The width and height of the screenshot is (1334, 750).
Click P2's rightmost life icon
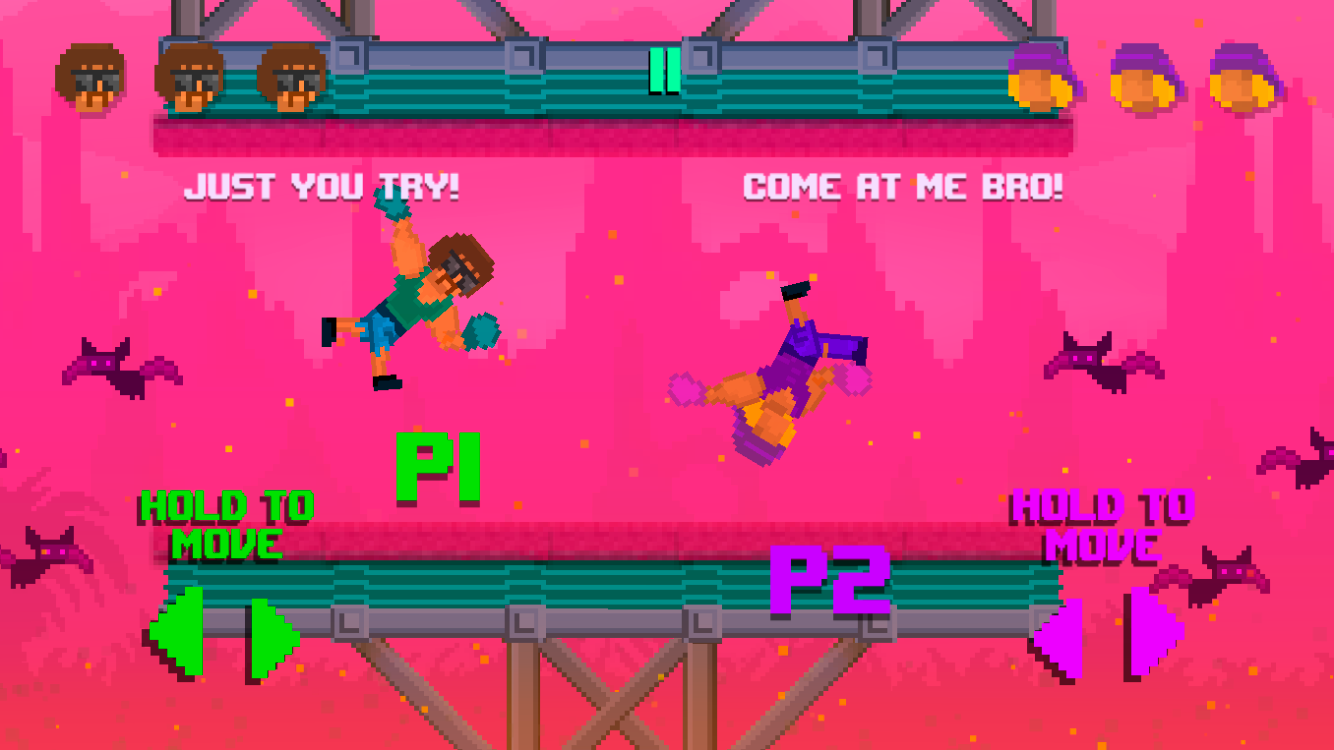[x=1240, y=78]
